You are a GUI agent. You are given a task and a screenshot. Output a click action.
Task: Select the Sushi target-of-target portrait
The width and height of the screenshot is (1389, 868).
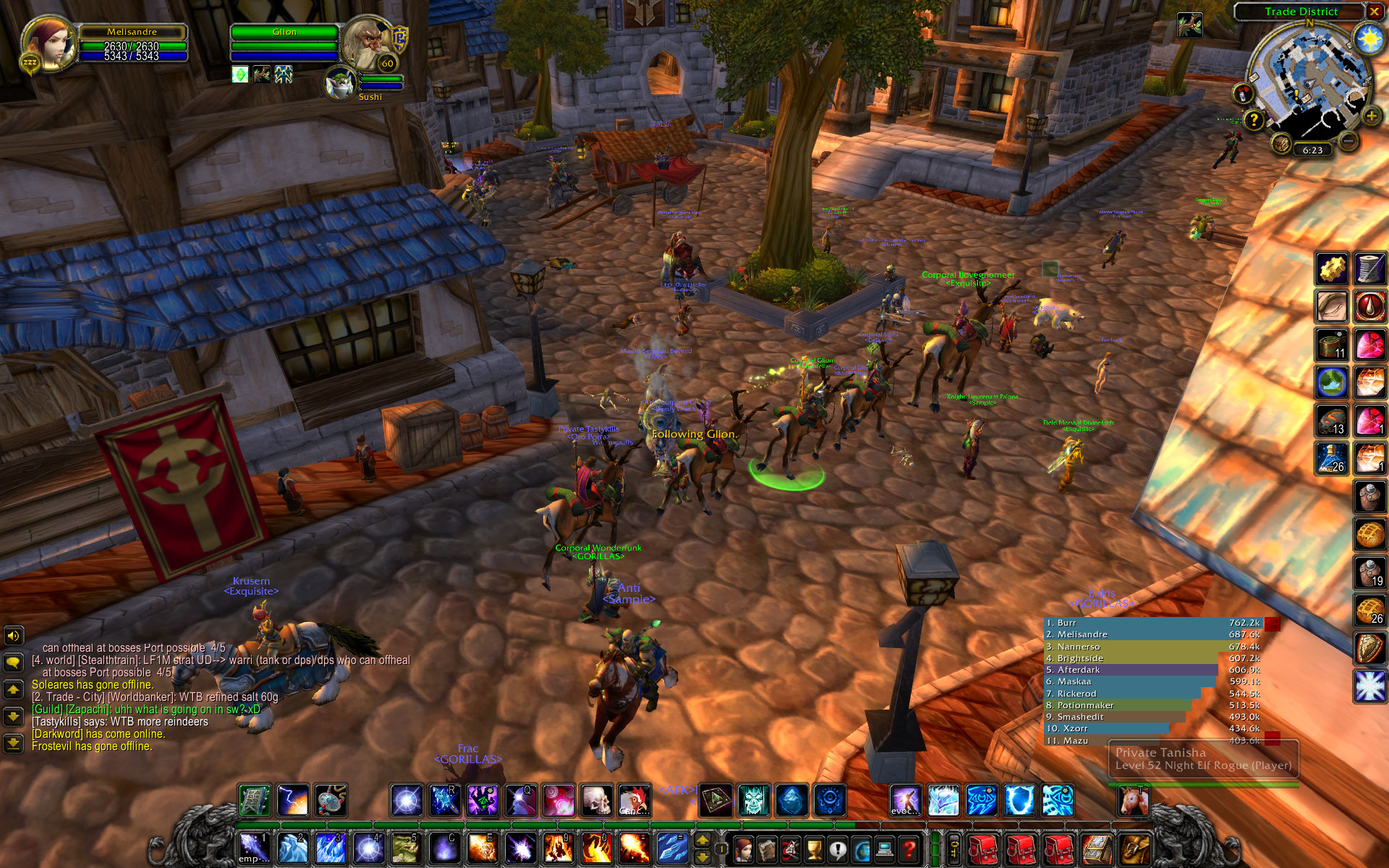340,83
